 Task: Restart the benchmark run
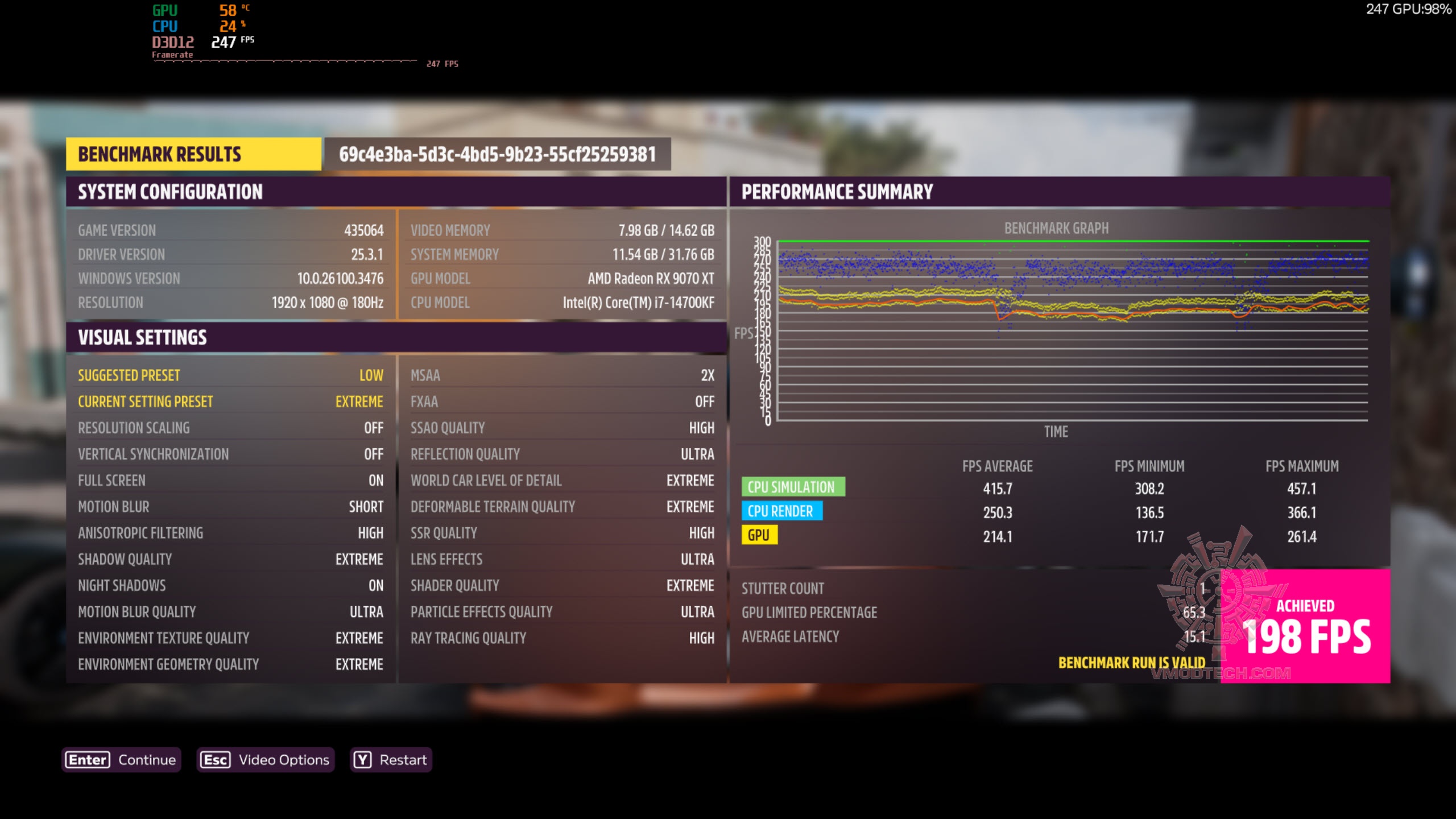[x=391, y=760]
